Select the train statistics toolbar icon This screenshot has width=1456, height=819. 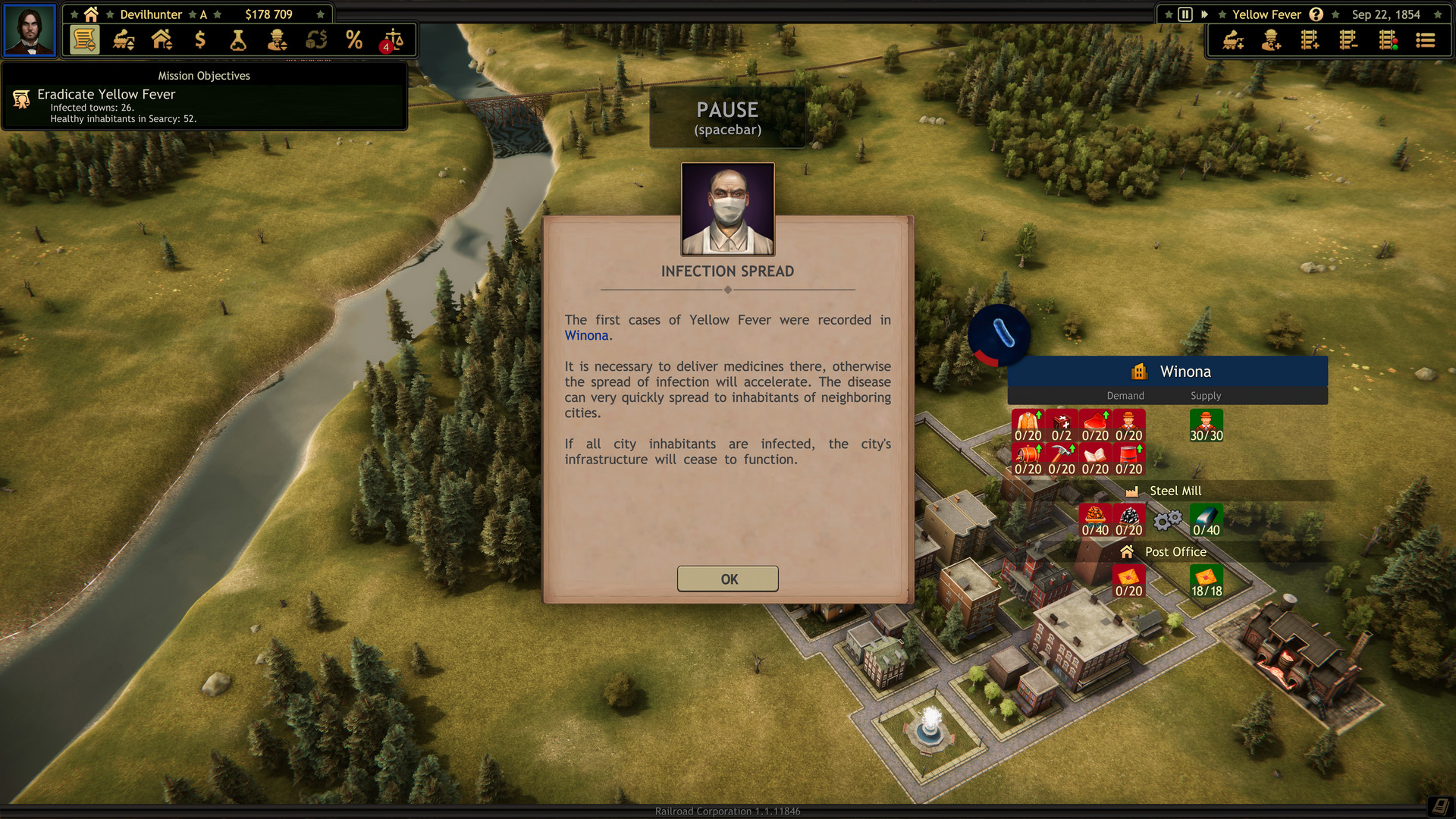[122, 39]
